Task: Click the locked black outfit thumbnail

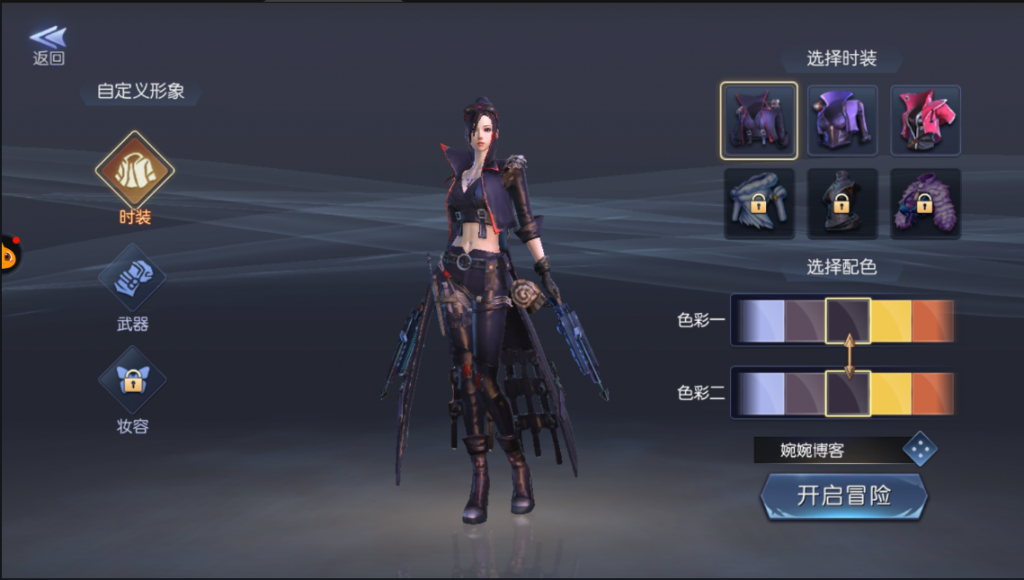Action: coord(842,203)
